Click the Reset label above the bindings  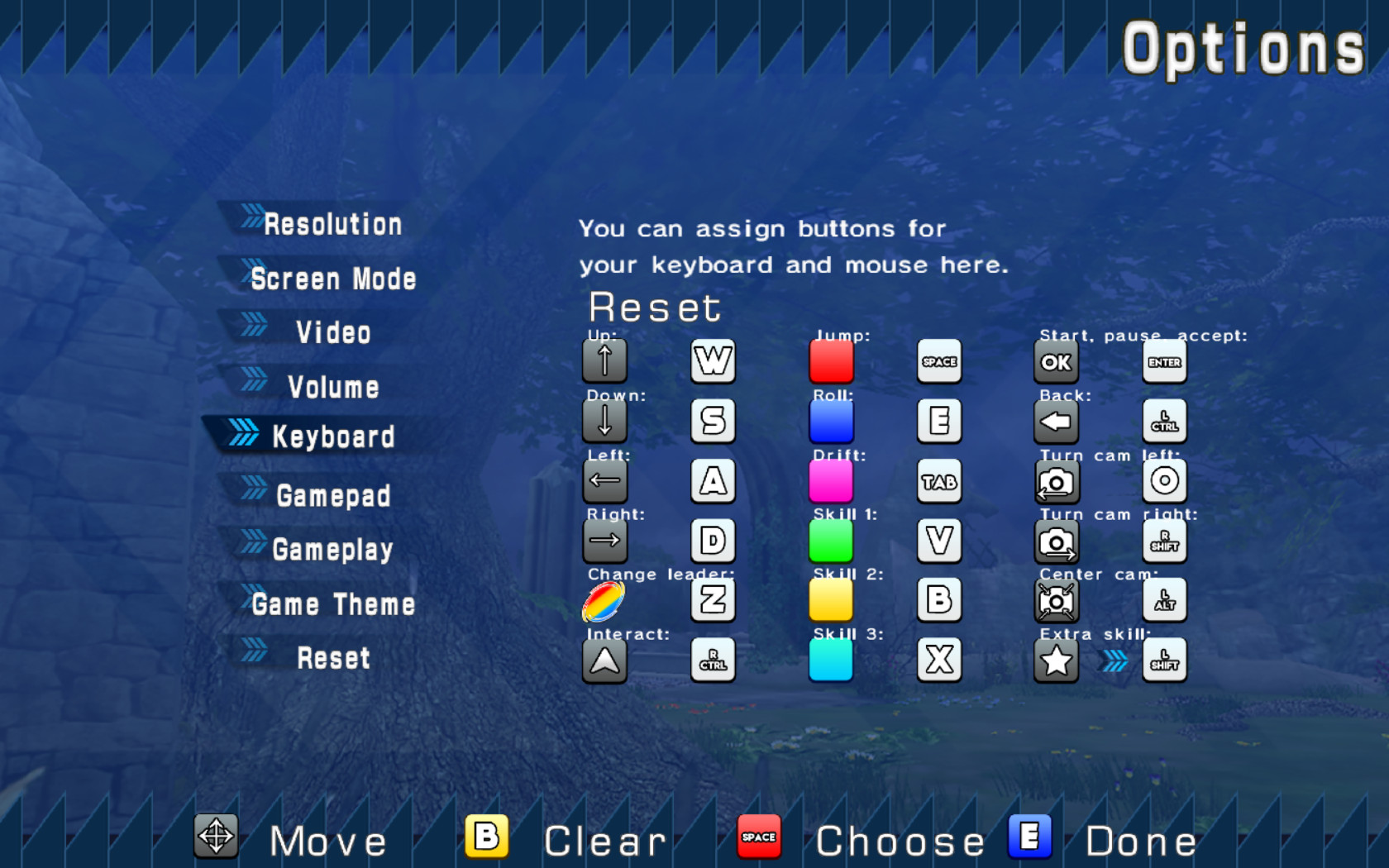click(653, 307)
